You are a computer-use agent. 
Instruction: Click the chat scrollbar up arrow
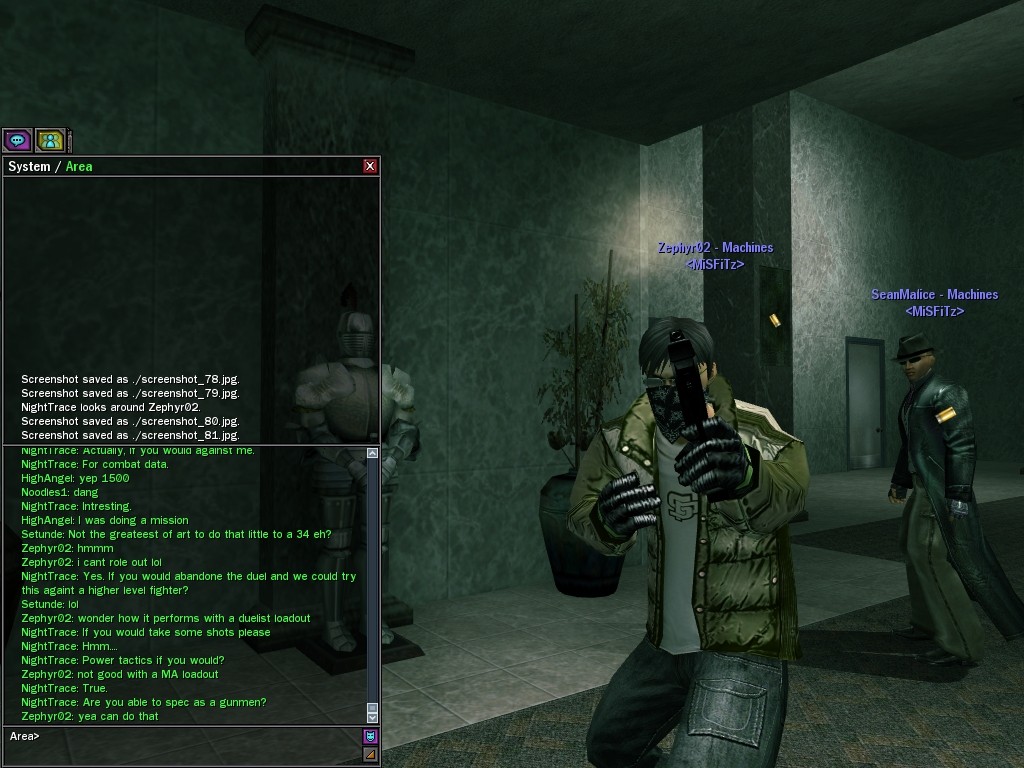click(372, 453)
